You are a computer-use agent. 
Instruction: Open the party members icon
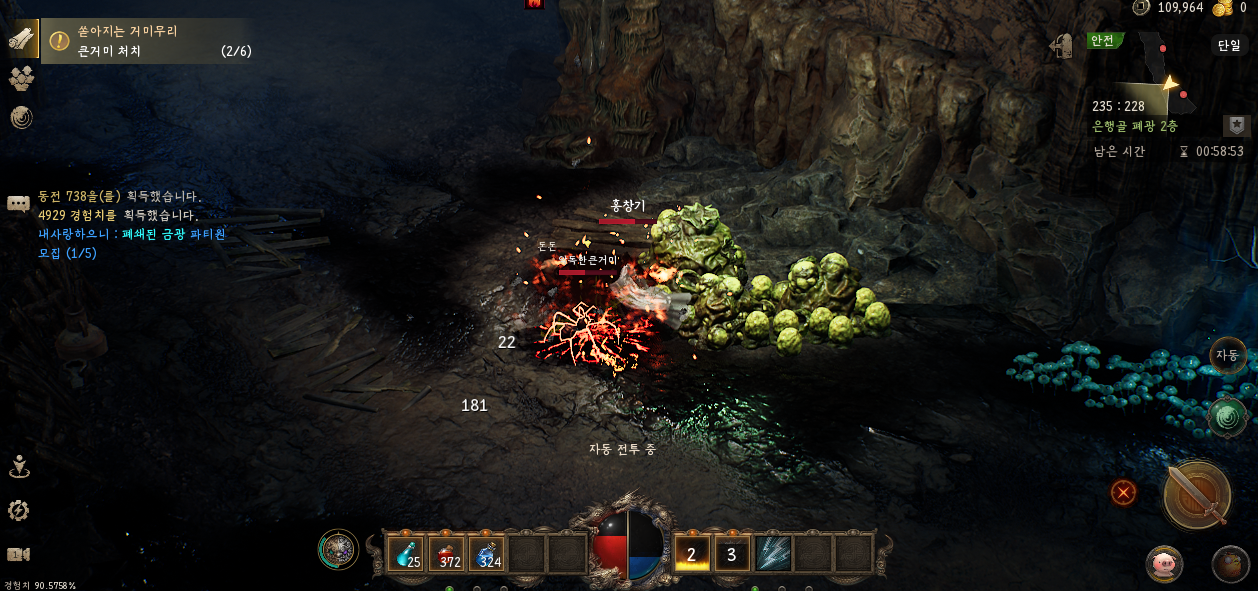click(x=21, y=79)
